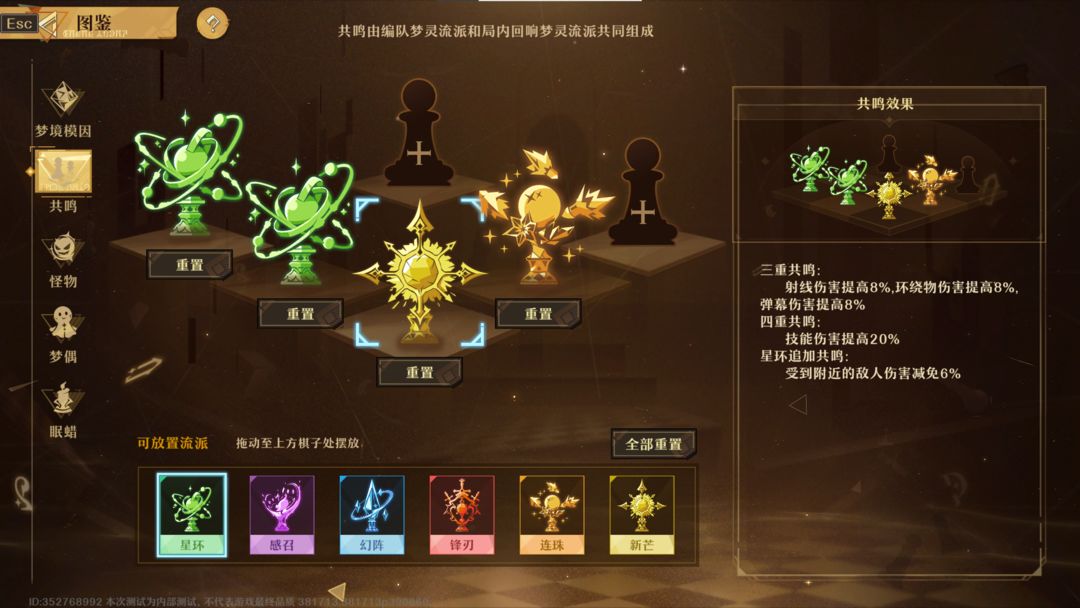
Task: Switch to the 梦境模因 tab
Action: pos(63,109)
